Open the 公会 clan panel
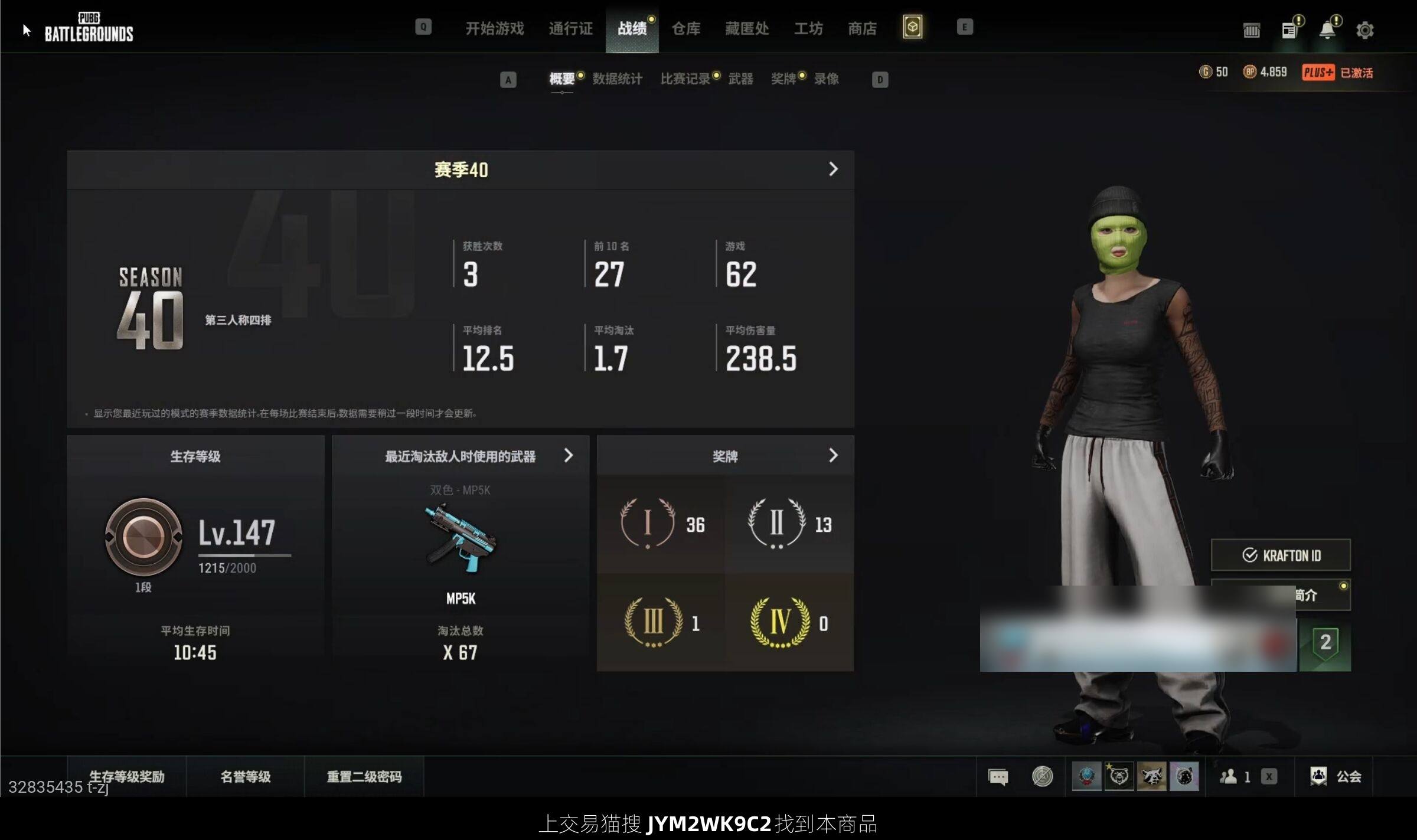The width and height of the screenshot is (1417, 840). click(1336, 776)
